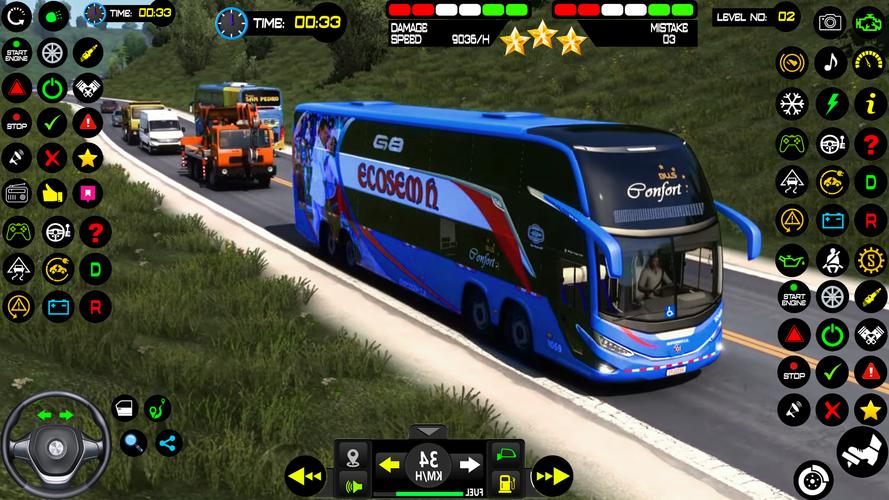
Task: Tap the yellow info icon
Action: click(x=867, y=104)
